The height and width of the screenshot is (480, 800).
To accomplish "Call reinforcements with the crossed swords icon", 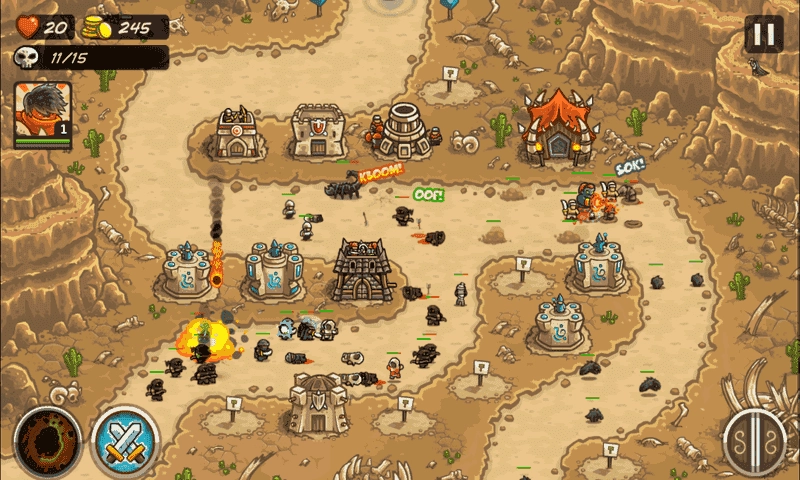I will point(124,440).
